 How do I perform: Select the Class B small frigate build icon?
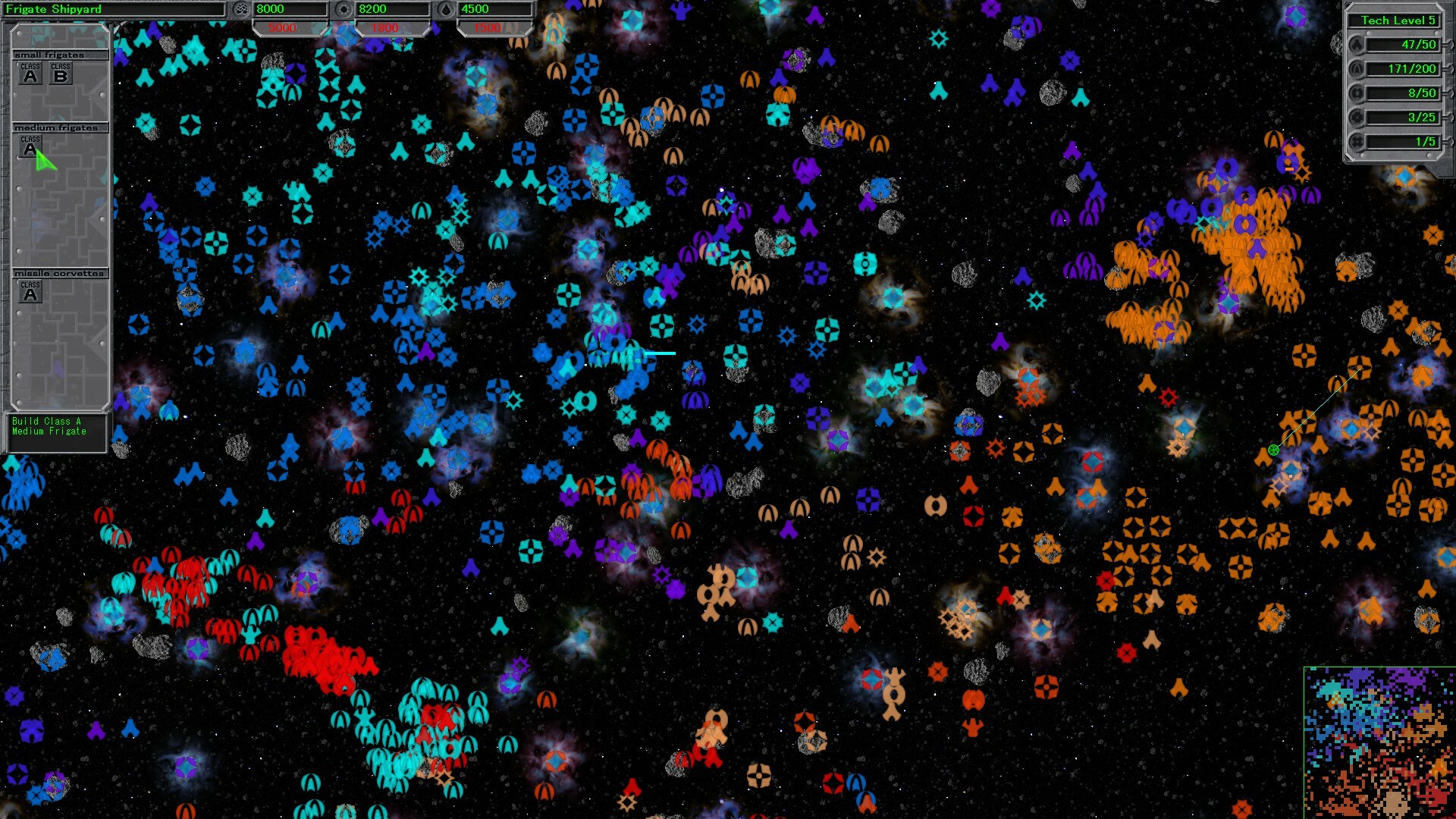[x=62, y=72]
